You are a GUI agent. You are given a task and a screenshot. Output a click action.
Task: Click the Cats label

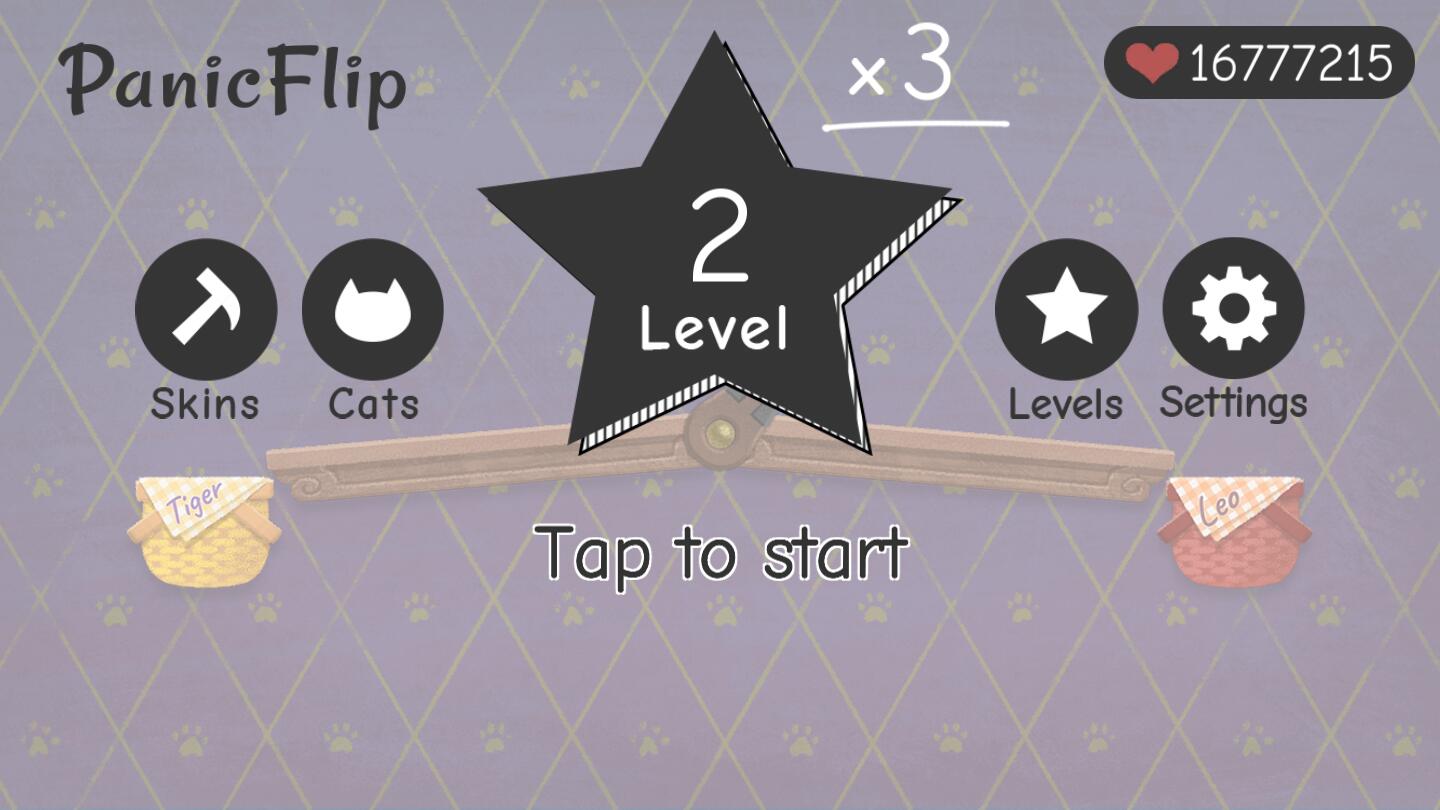pyautogui.click(x=372, y=405)
